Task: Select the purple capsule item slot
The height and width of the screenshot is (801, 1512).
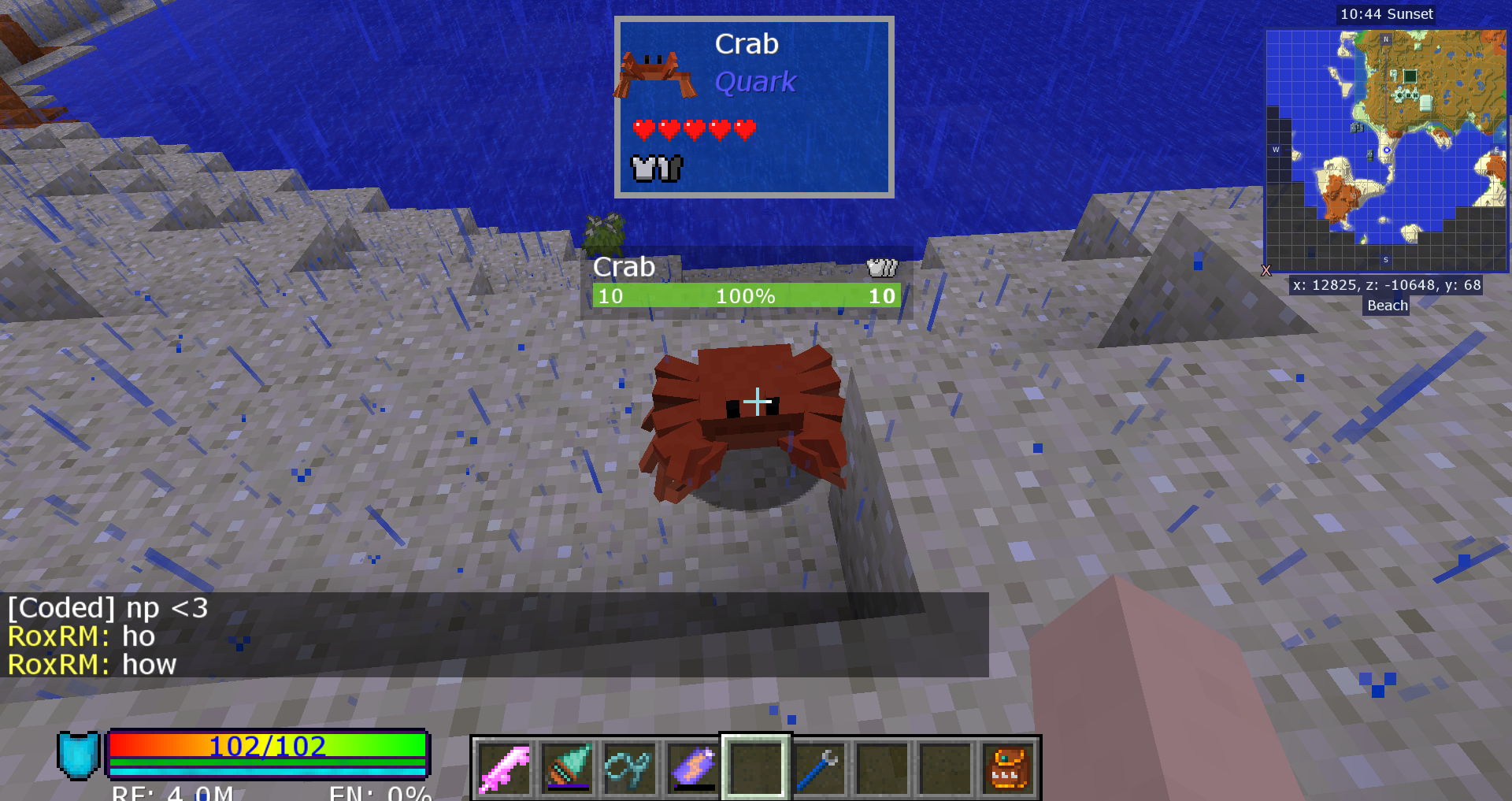Action: point(693,768)
